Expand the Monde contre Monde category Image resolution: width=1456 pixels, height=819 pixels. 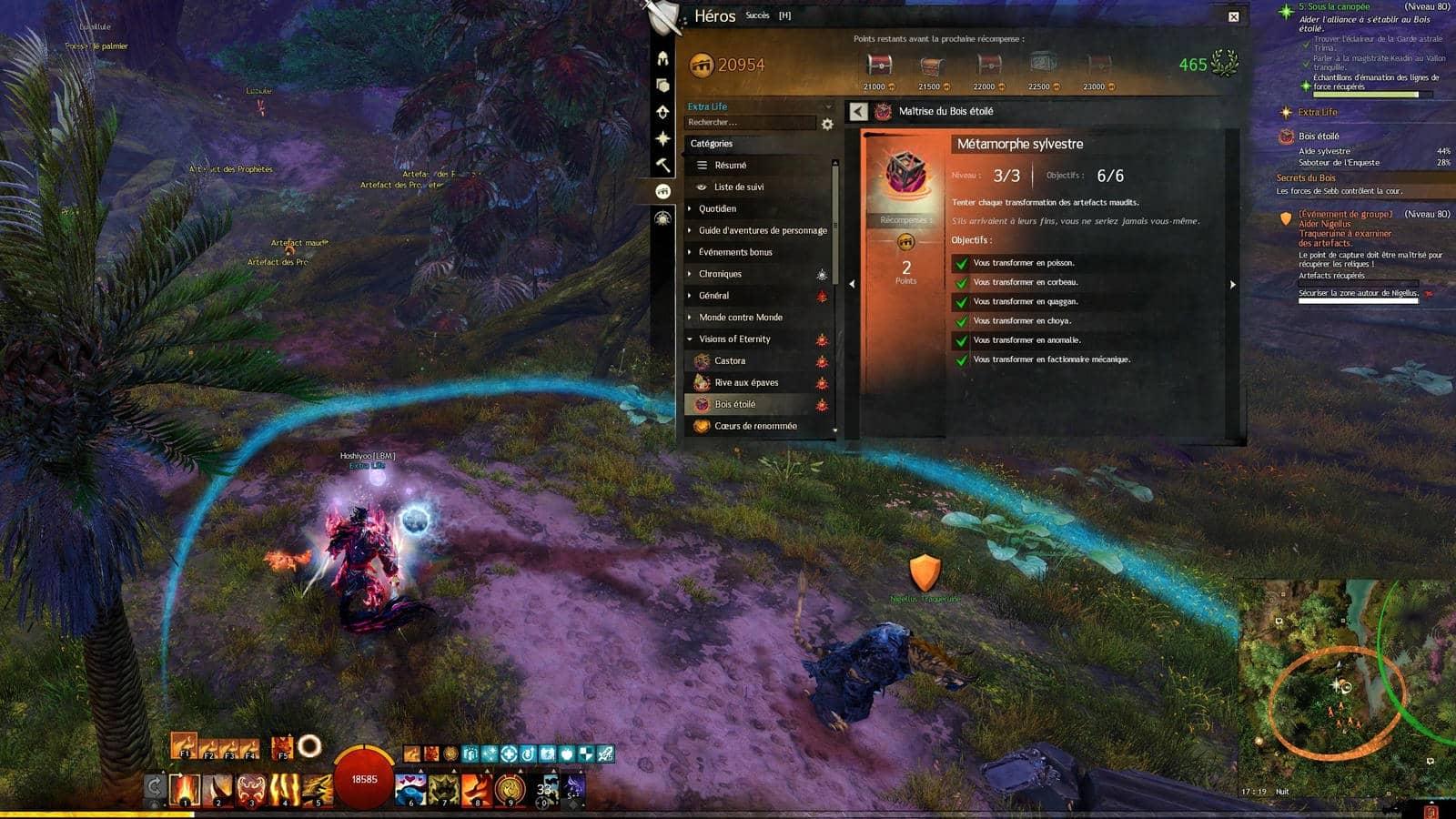point(740,318)
